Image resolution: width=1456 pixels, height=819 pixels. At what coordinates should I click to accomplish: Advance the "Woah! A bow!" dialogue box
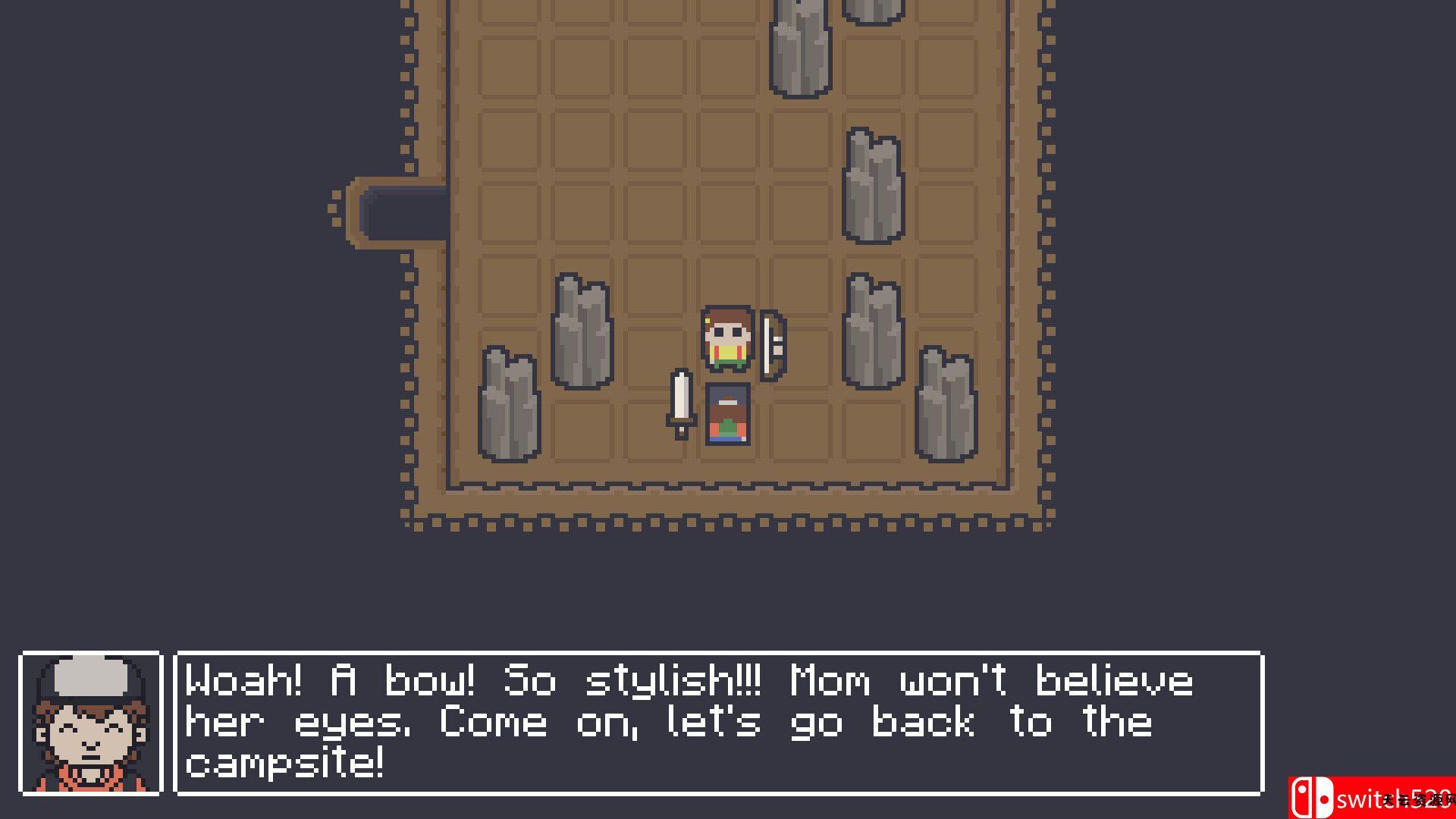(x=718, y=723)
